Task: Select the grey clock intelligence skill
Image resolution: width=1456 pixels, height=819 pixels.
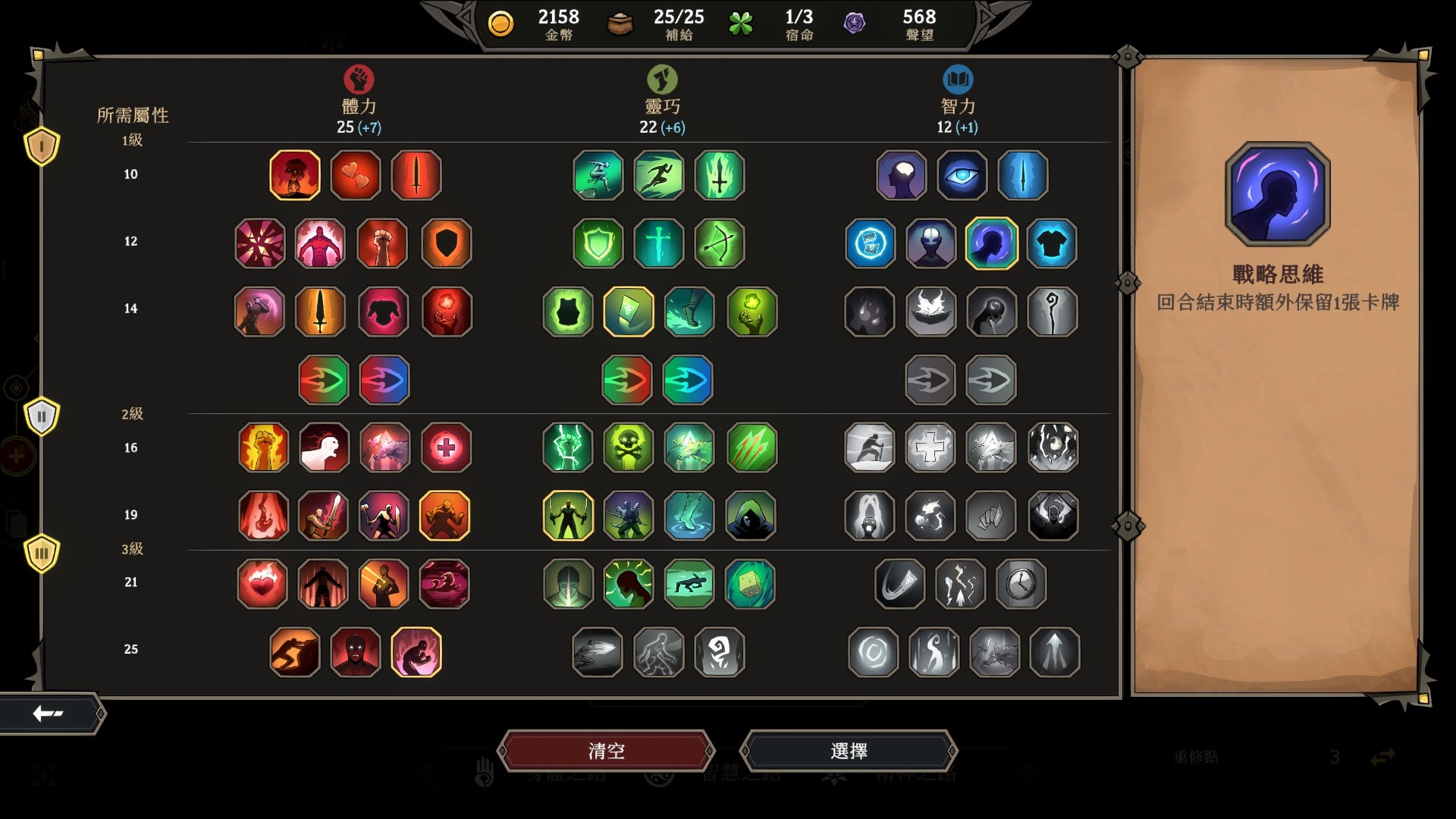Action: point(1021,584)
